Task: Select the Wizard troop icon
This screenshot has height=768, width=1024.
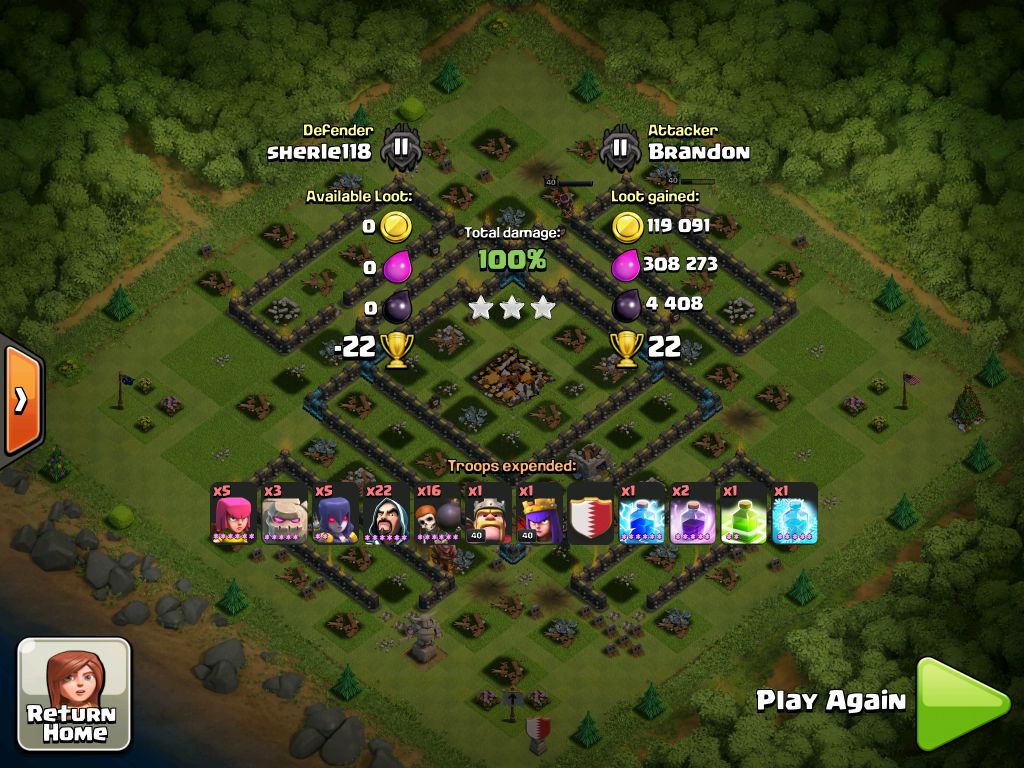Action: click(386, 514)
